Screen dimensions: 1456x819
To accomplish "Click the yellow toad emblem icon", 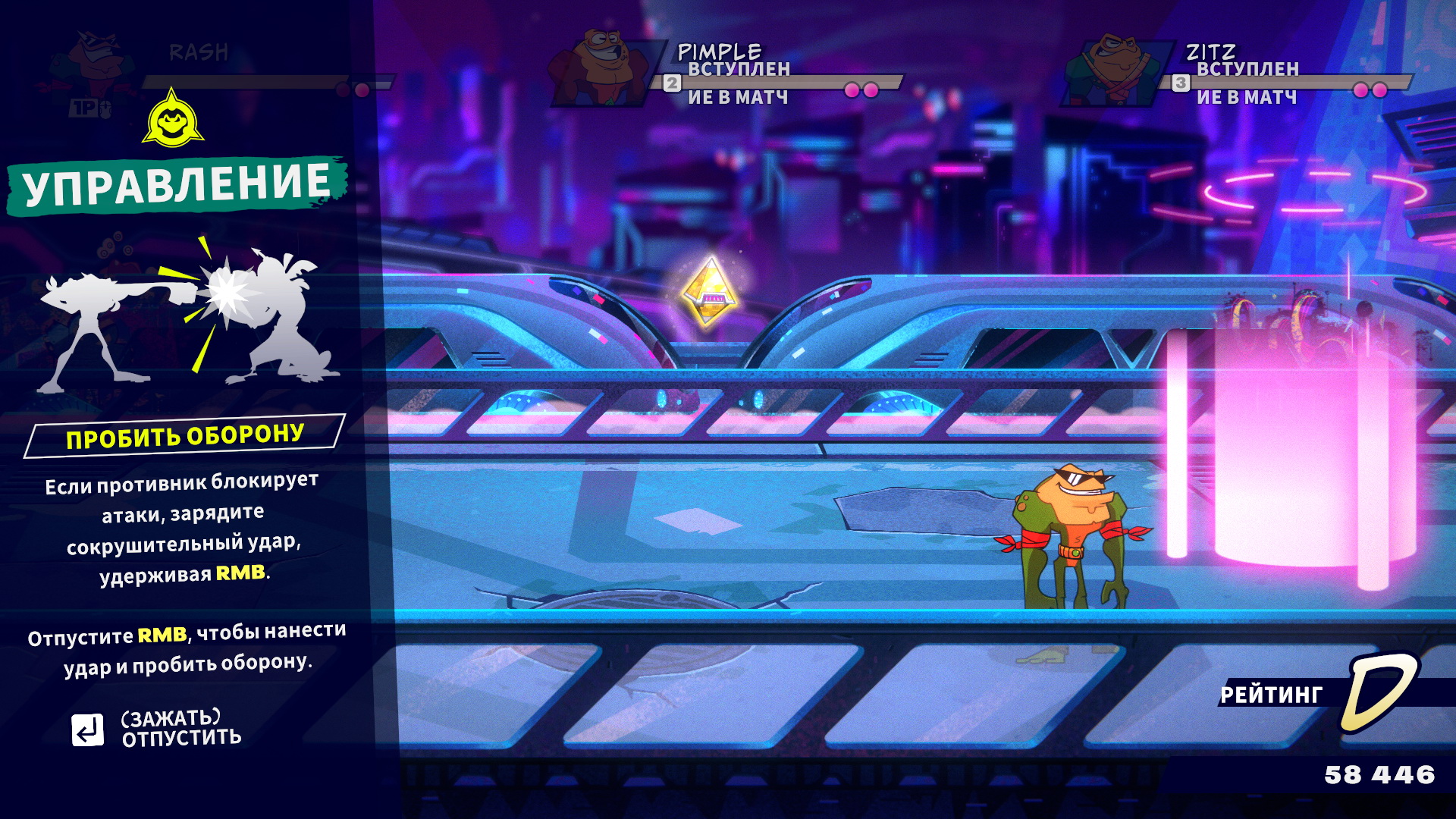I will pyautogui.click(x=173, y=120).
